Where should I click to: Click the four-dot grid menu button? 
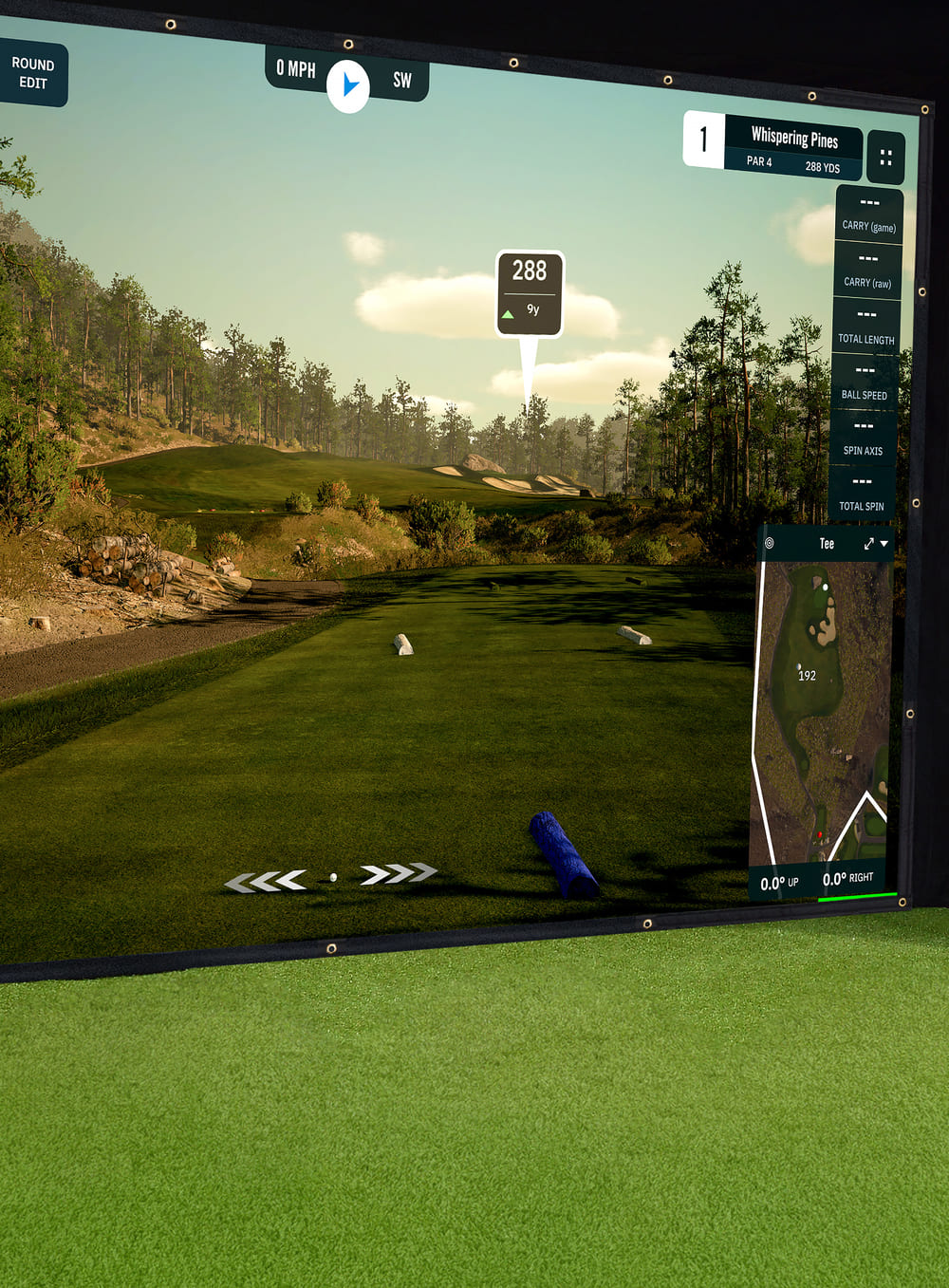[885, 157]
